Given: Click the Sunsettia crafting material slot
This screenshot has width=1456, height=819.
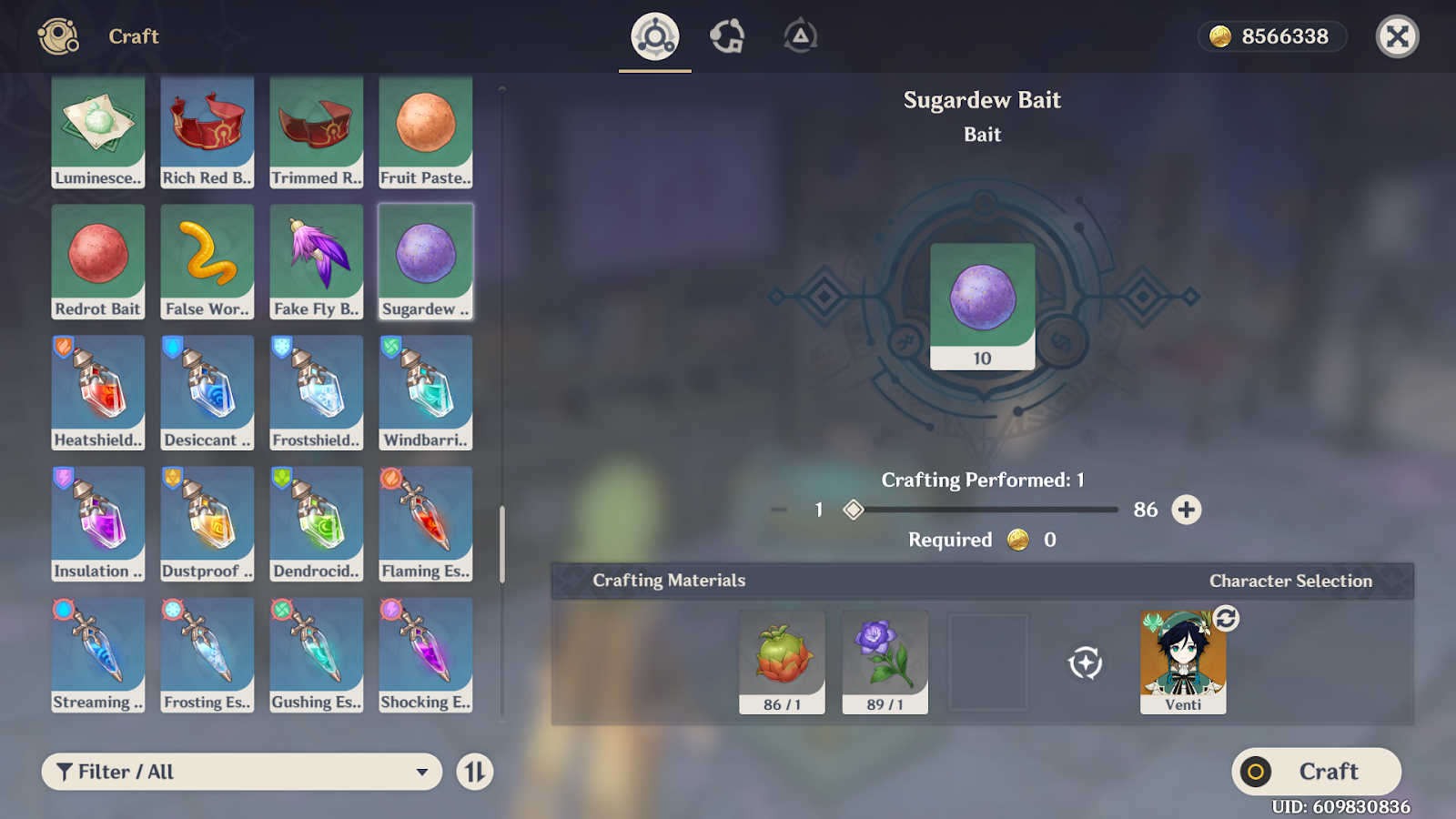Looking at the screenshot, I should click(782, 662).
